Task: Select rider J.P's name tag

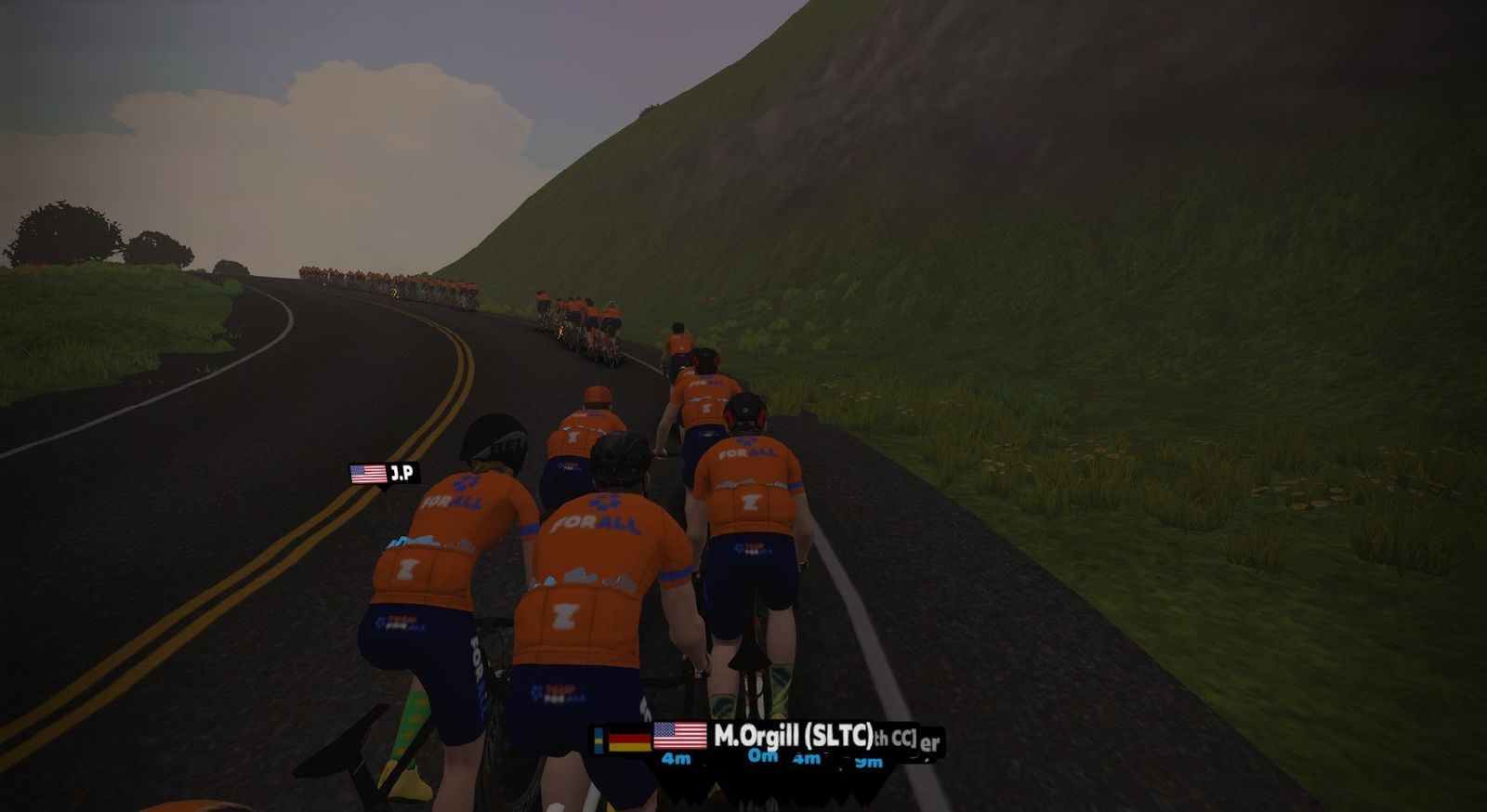Action: pyautogui.click(x=385, y=474)
